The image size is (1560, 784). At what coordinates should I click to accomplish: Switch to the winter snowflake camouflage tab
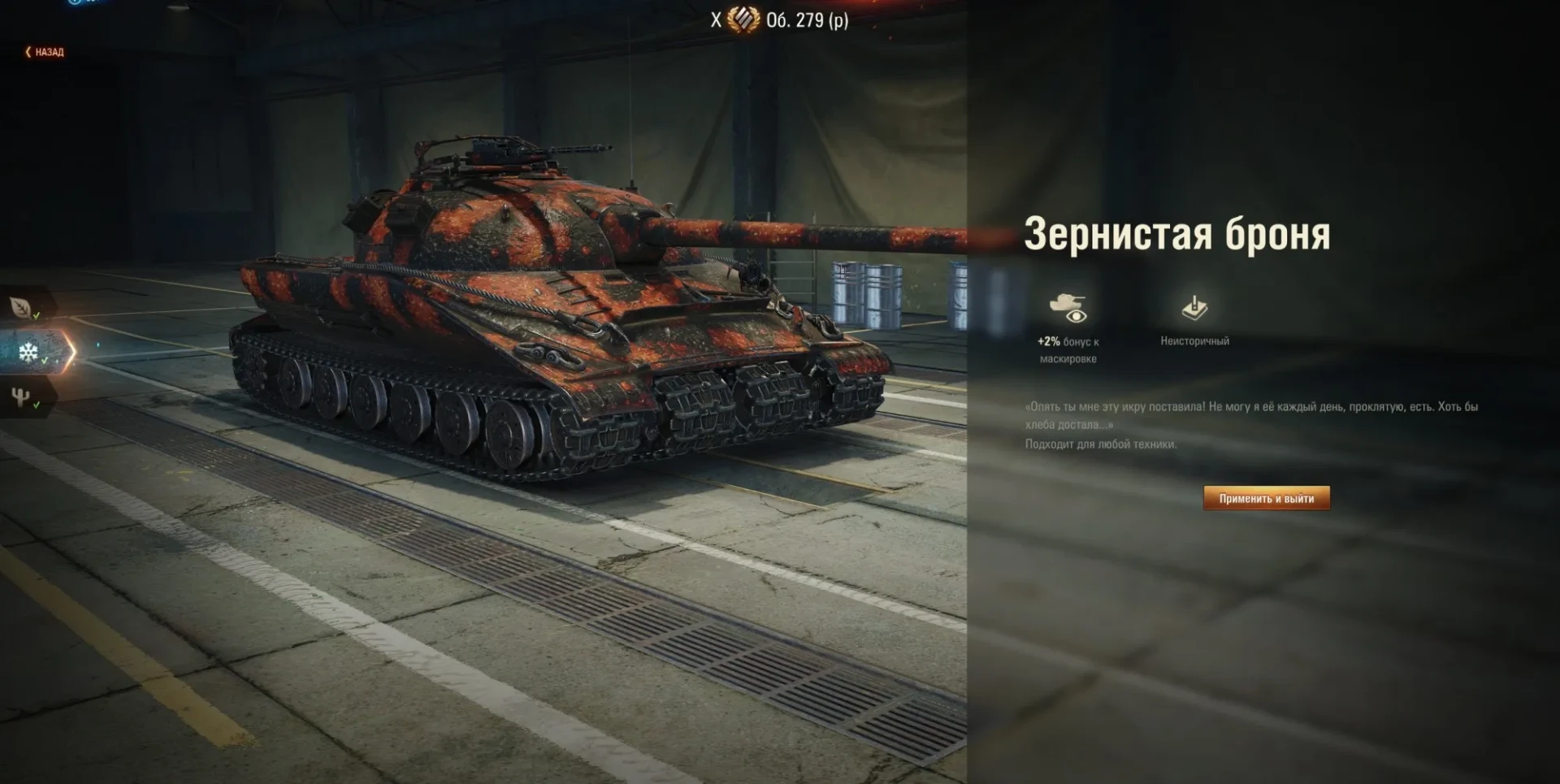(x=29, y=352)
